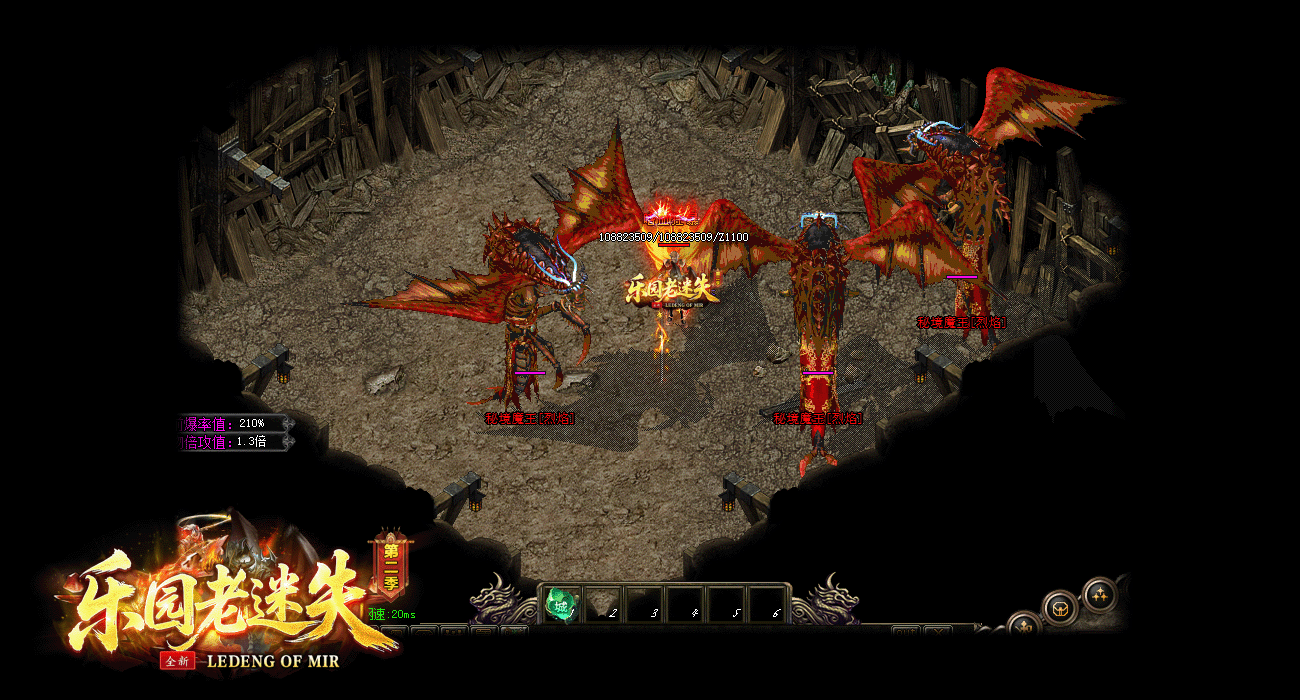Use the green town-return stone in slot 1

tap(560, 604)
